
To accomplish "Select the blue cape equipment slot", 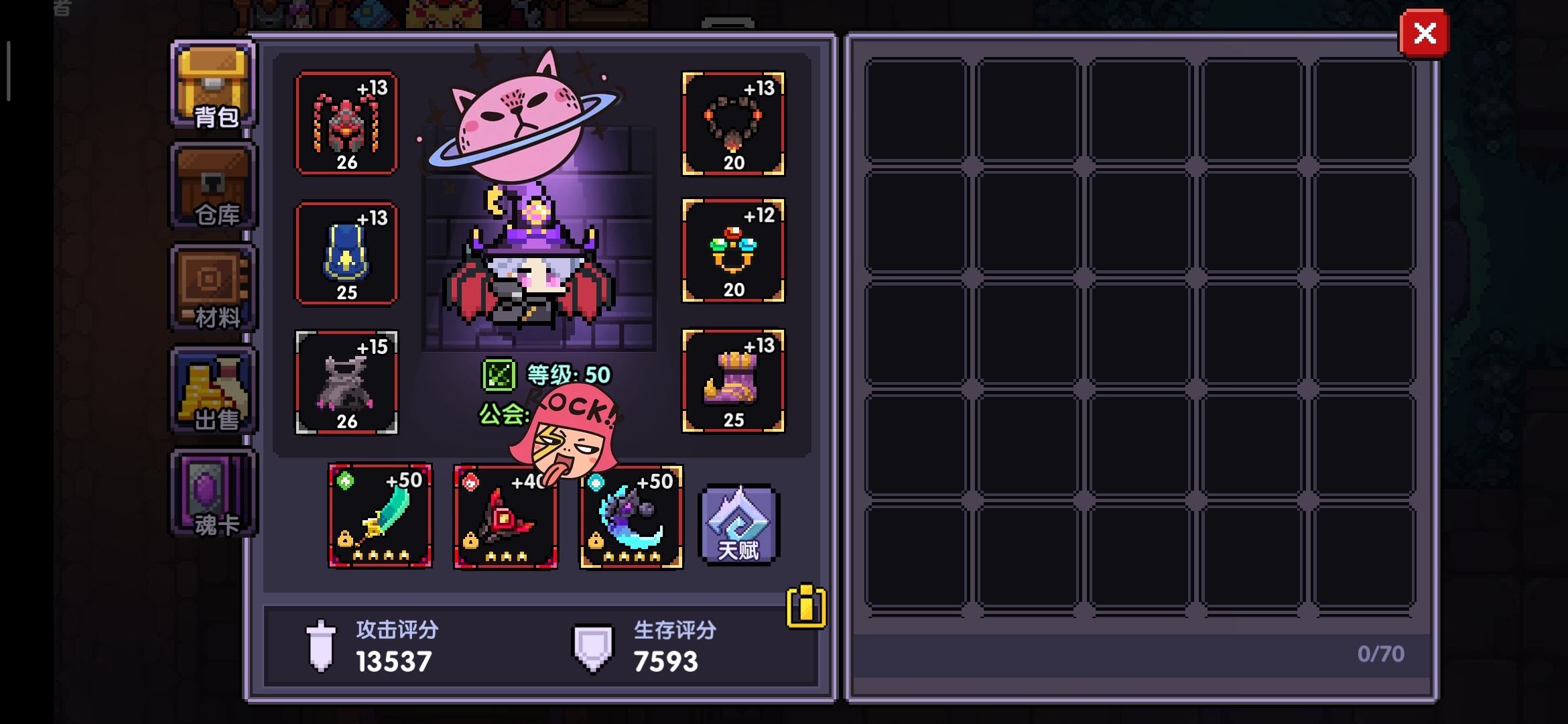I will (x=346, y=254).
